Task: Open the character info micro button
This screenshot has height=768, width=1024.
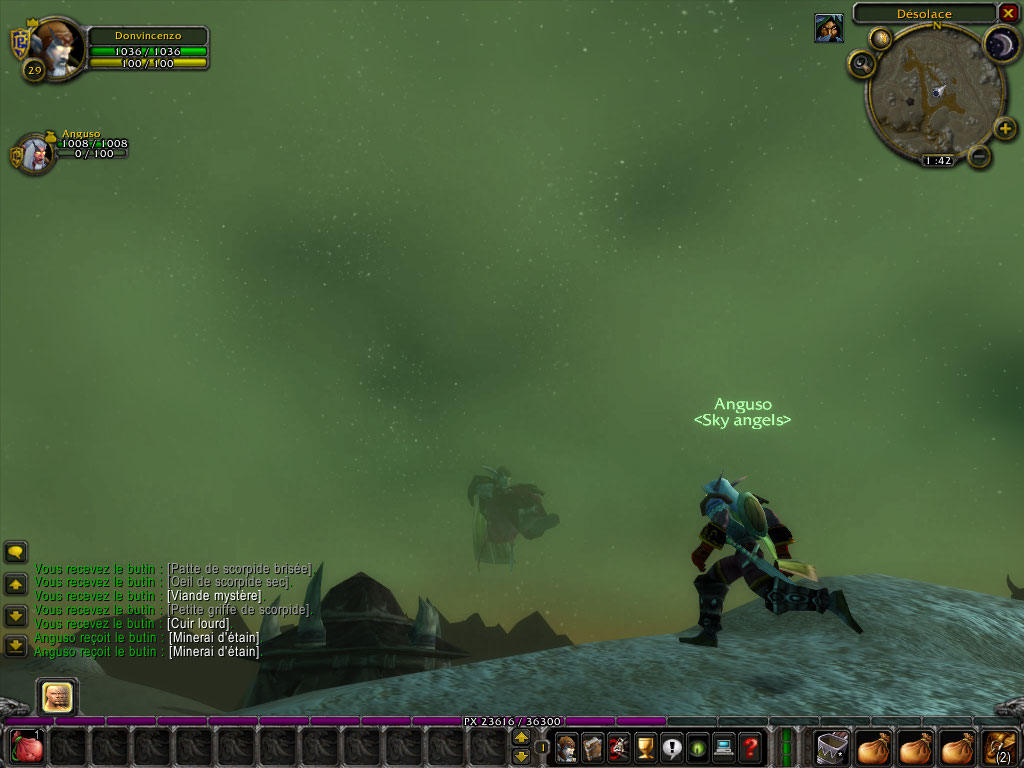Action: 567,746
